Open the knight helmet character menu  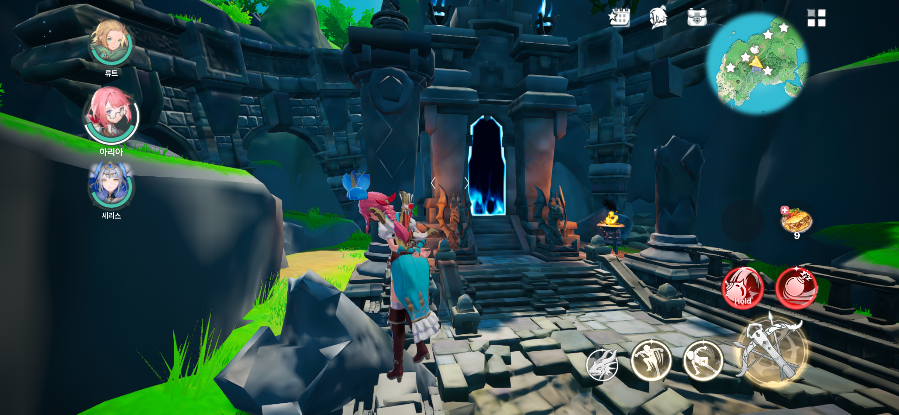[x=658, y=17]
